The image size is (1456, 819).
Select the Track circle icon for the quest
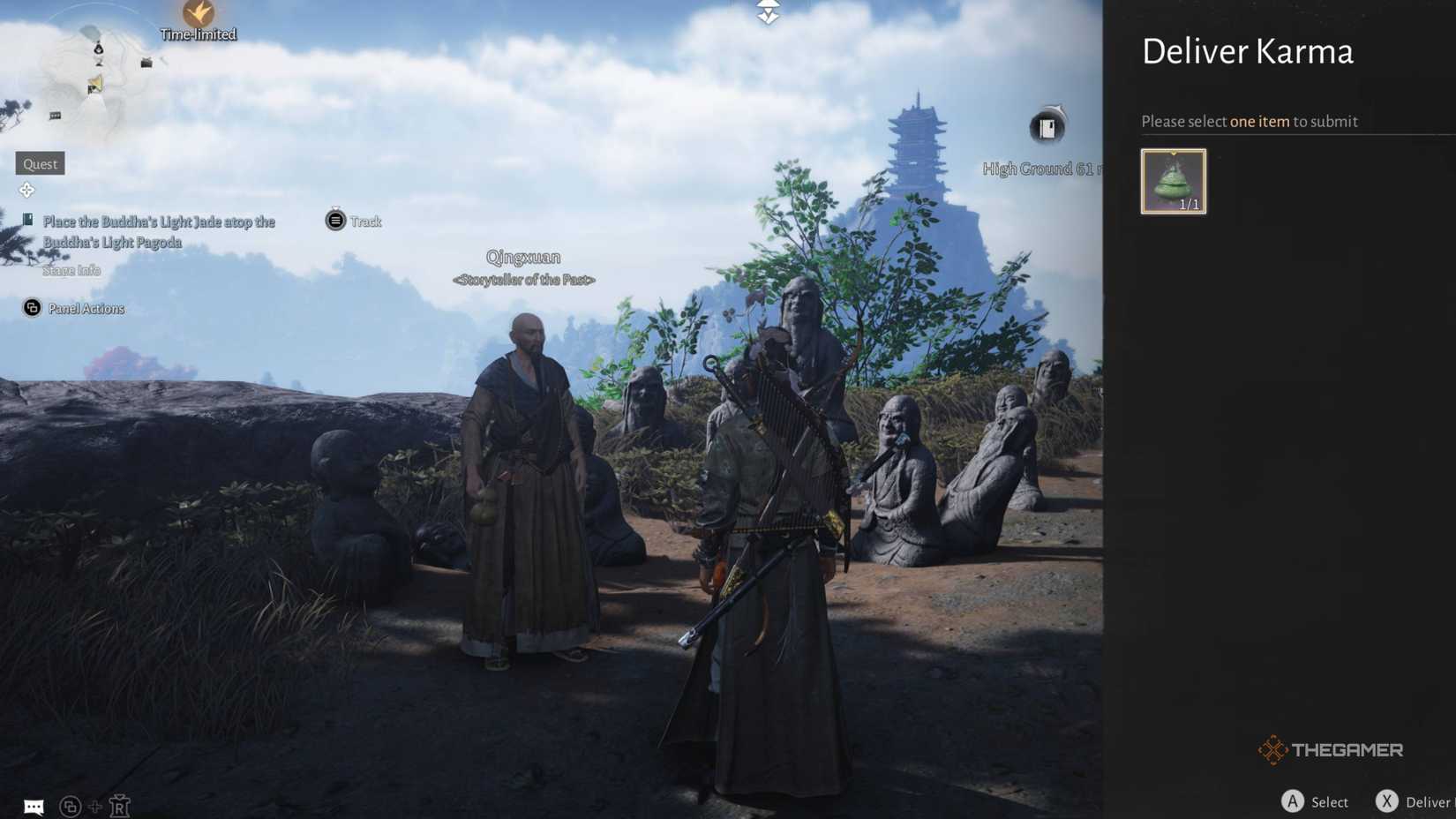(334, 221)
